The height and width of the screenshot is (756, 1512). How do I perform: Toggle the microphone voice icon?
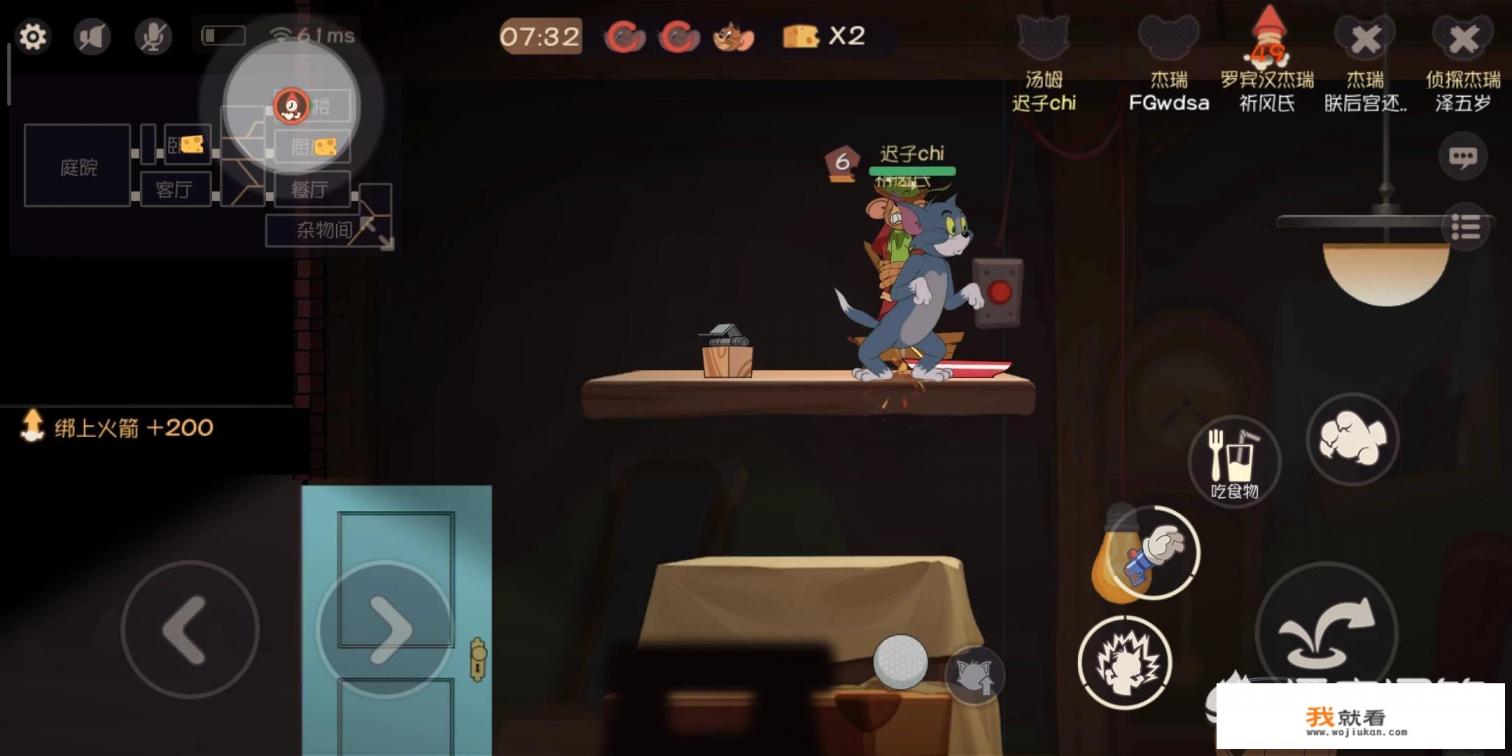pos(153,37)
